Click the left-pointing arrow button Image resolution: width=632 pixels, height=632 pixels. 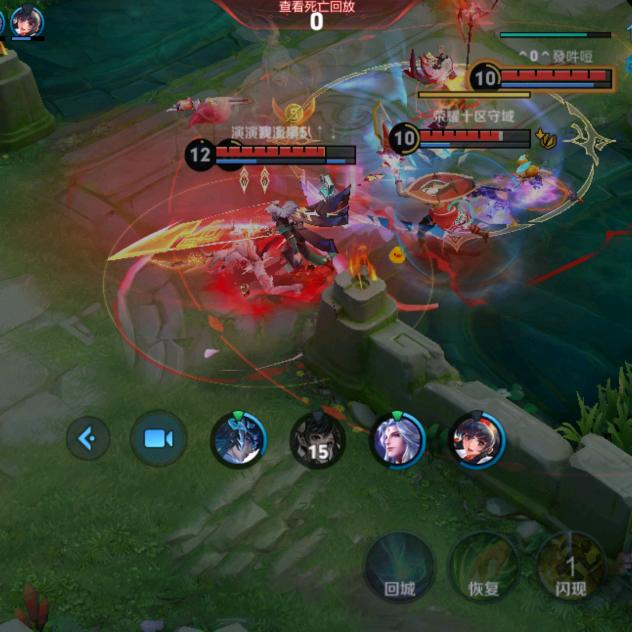(x=88, y=438)
